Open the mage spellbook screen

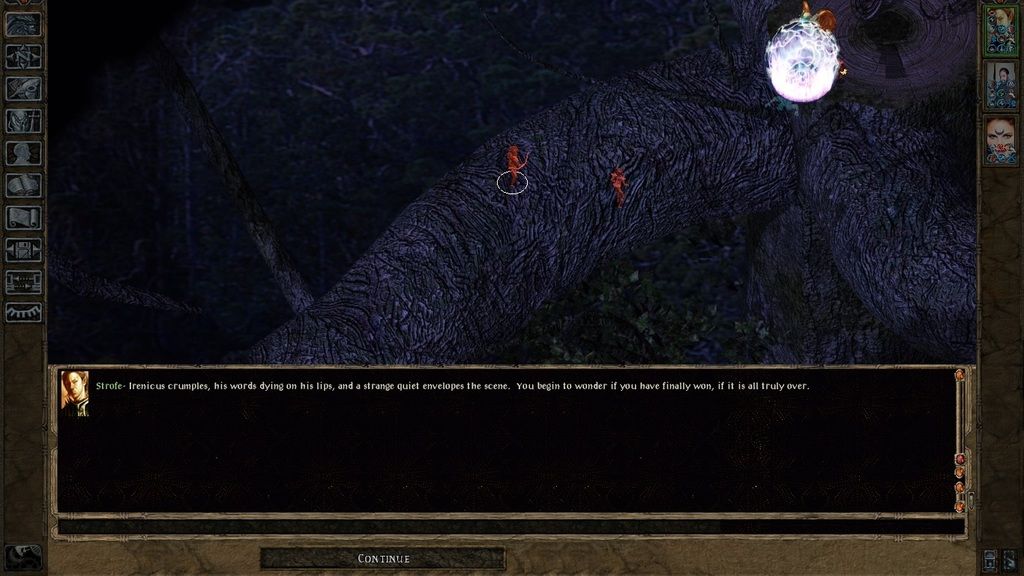23,185
